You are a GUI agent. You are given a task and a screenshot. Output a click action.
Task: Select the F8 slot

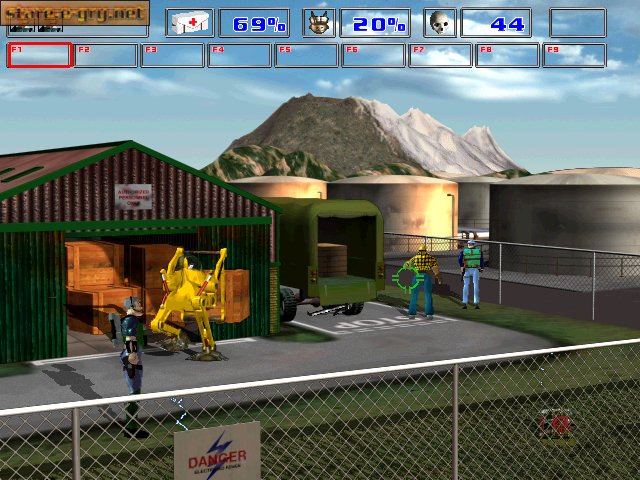tap(508, 55)
